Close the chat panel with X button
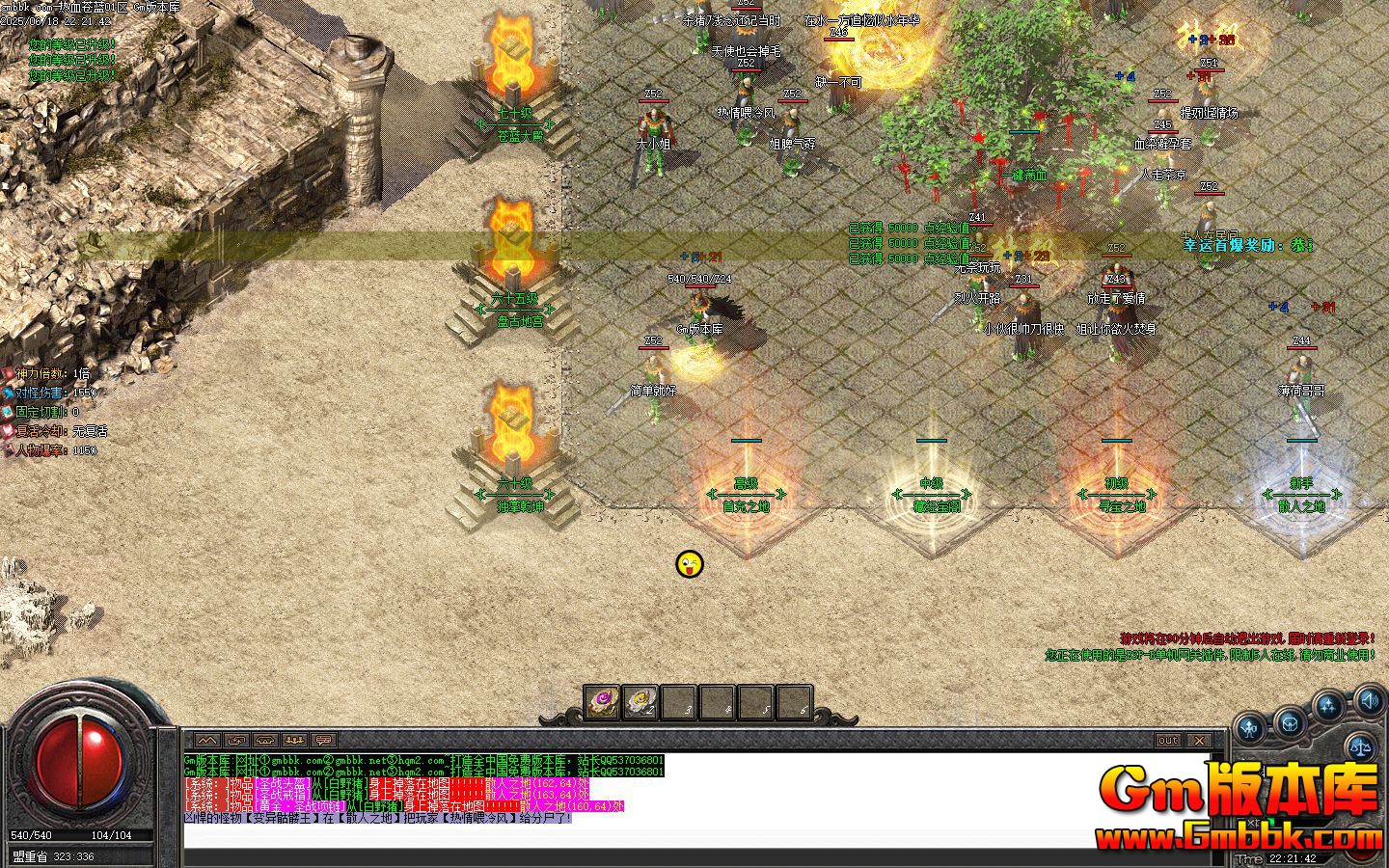The height and width of the screenshot is (868, 1389). coord(1198,740)
